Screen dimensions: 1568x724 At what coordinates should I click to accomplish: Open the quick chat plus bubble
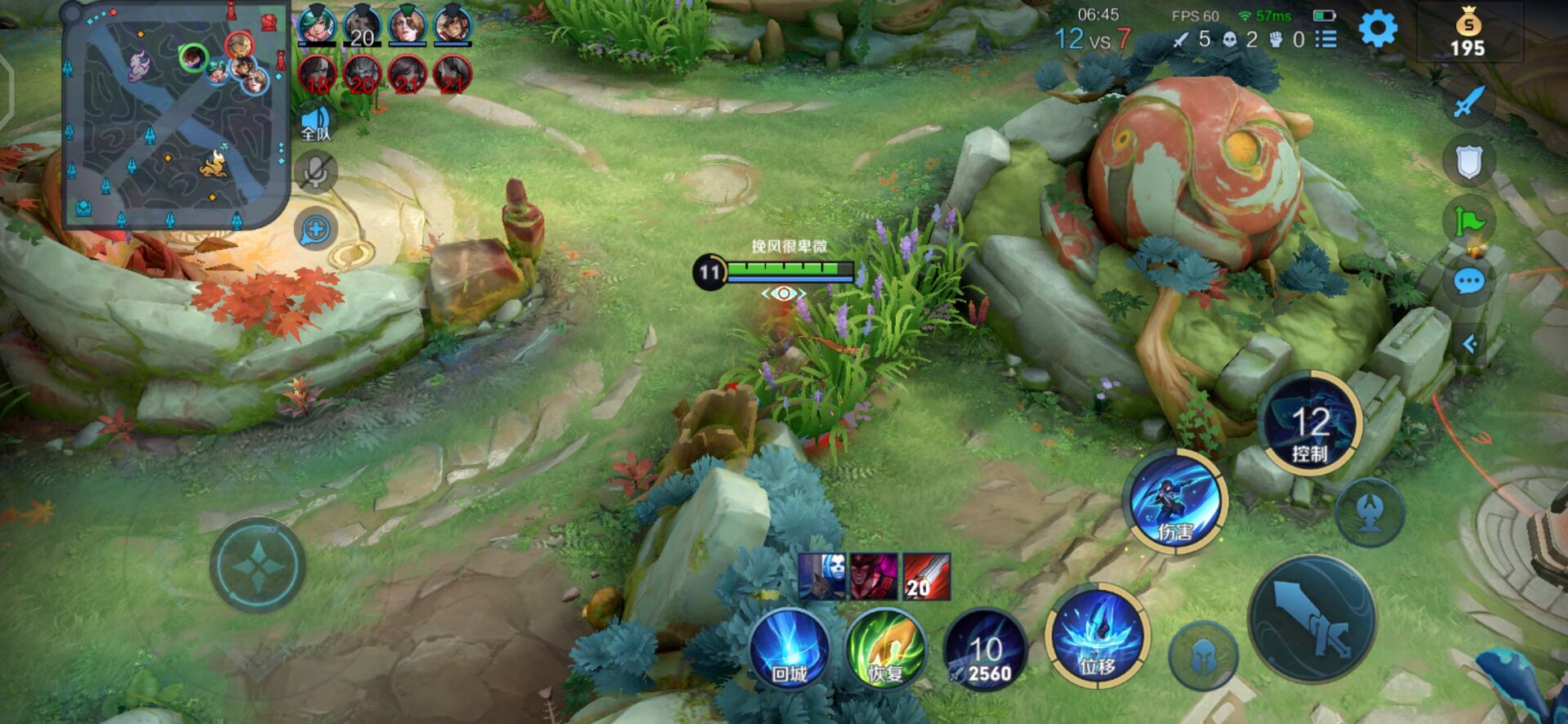coord(316,230)
